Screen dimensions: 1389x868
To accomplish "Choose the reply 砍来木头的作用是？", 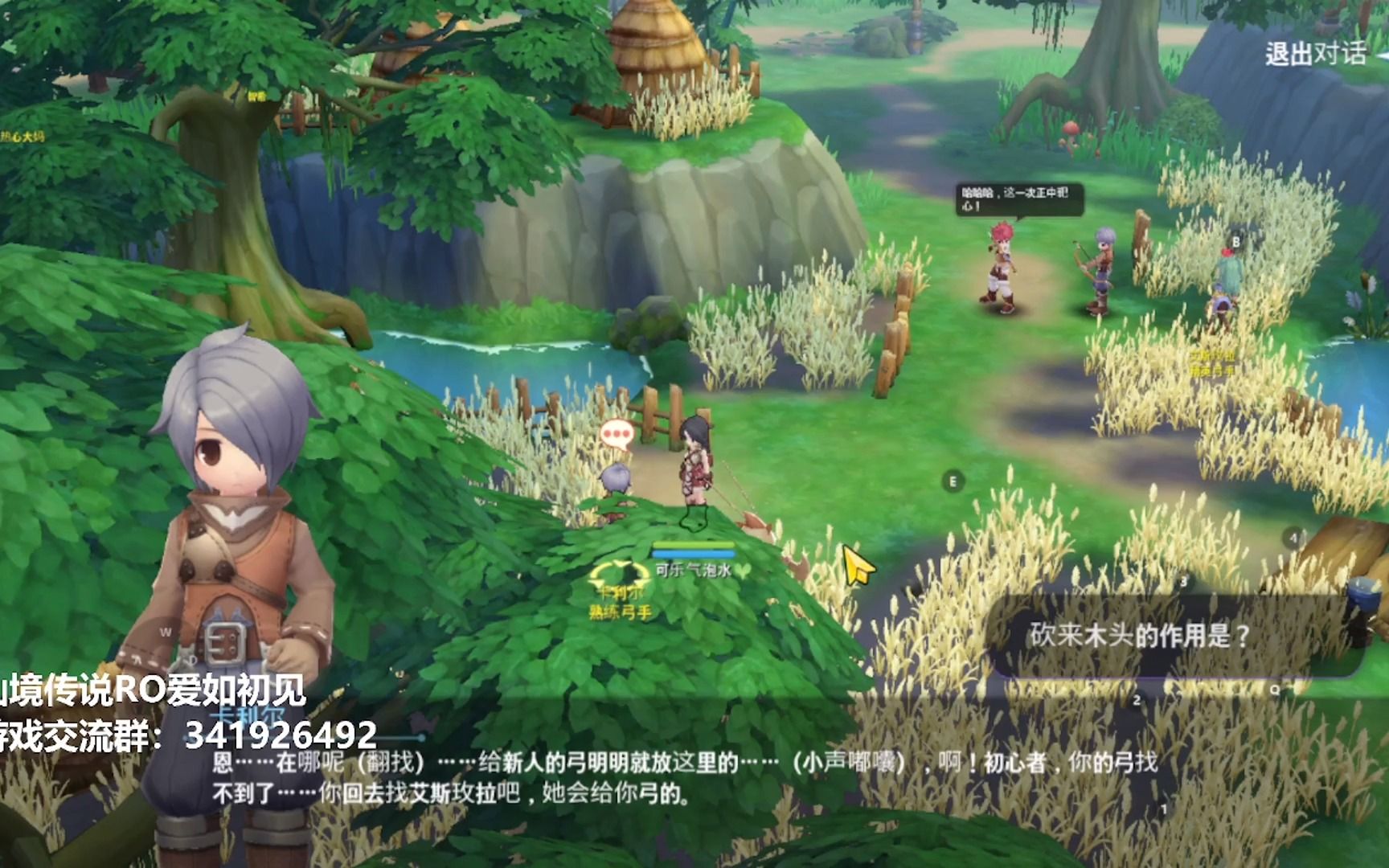I will [1140, 636].
